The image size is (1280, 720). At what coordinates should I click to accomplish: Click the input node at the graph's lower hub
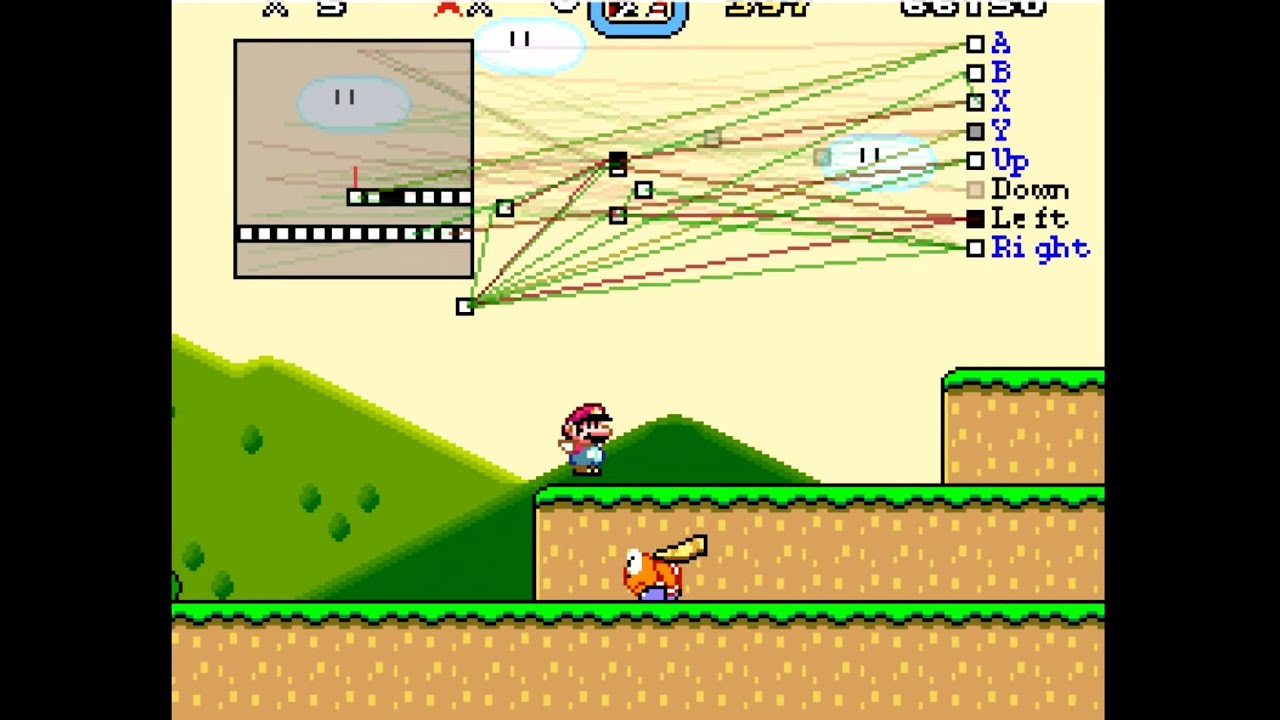465,307
